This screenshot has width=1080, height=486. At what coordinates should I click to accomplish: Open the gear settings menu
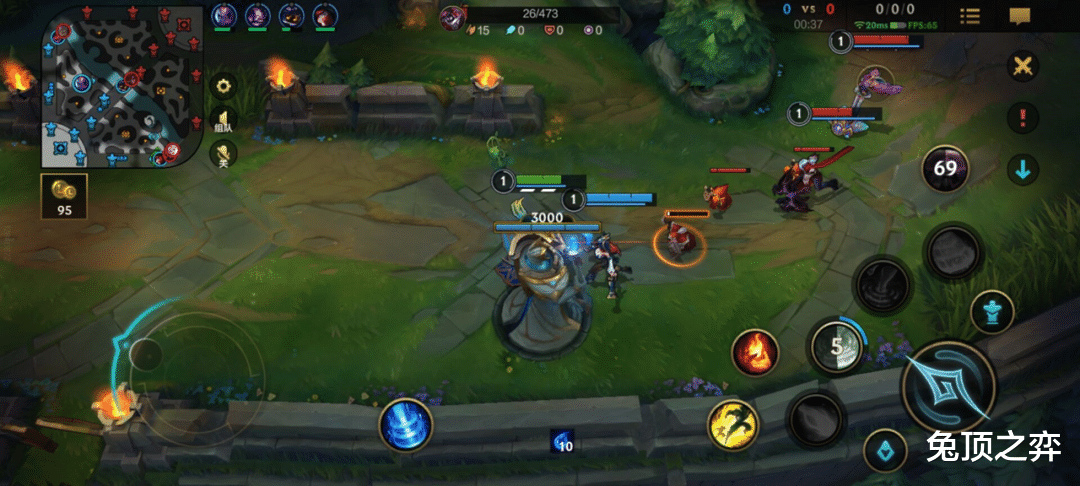[x=223, y=86]
